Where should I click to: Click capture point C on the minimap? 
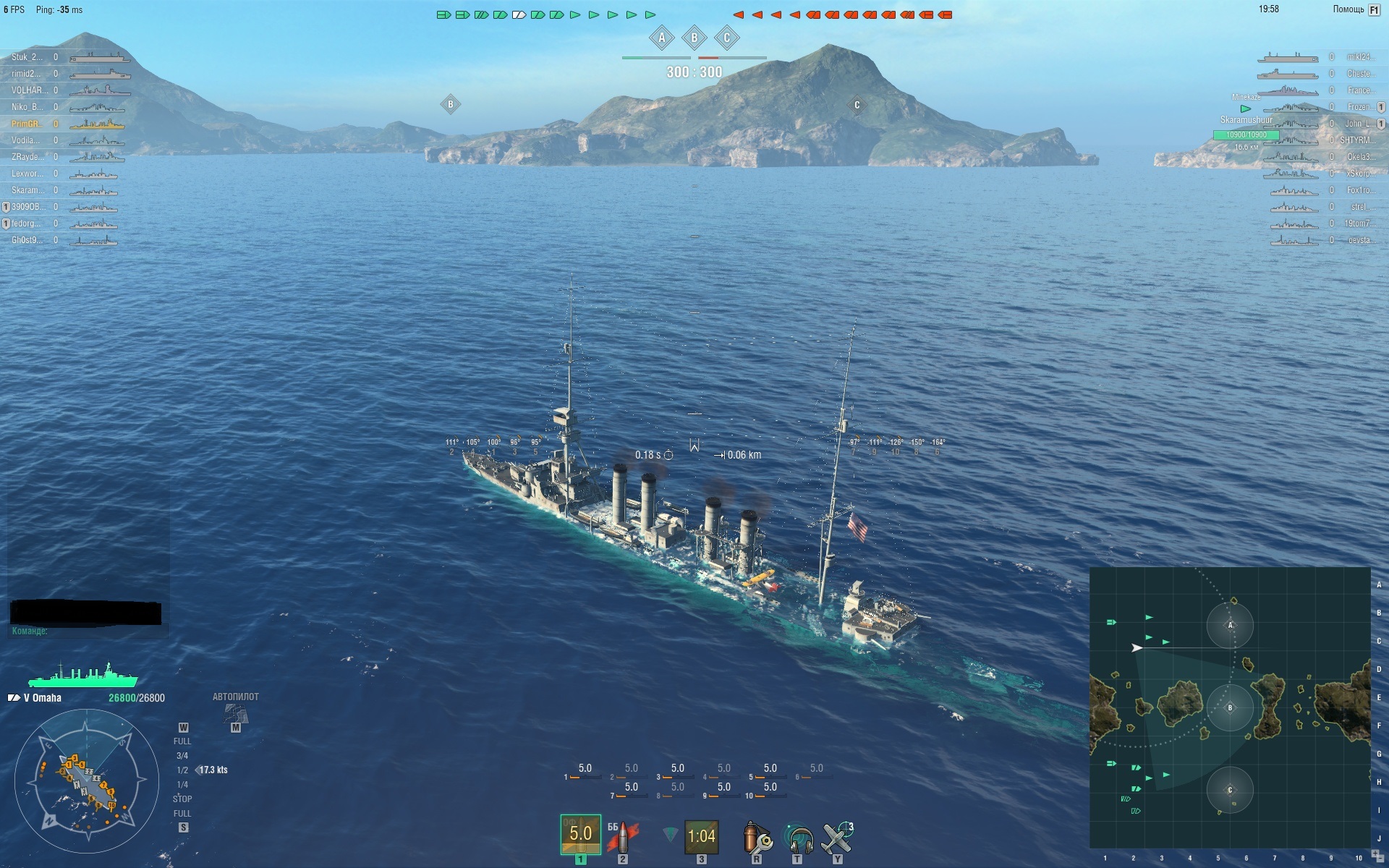click(1230, 790)
